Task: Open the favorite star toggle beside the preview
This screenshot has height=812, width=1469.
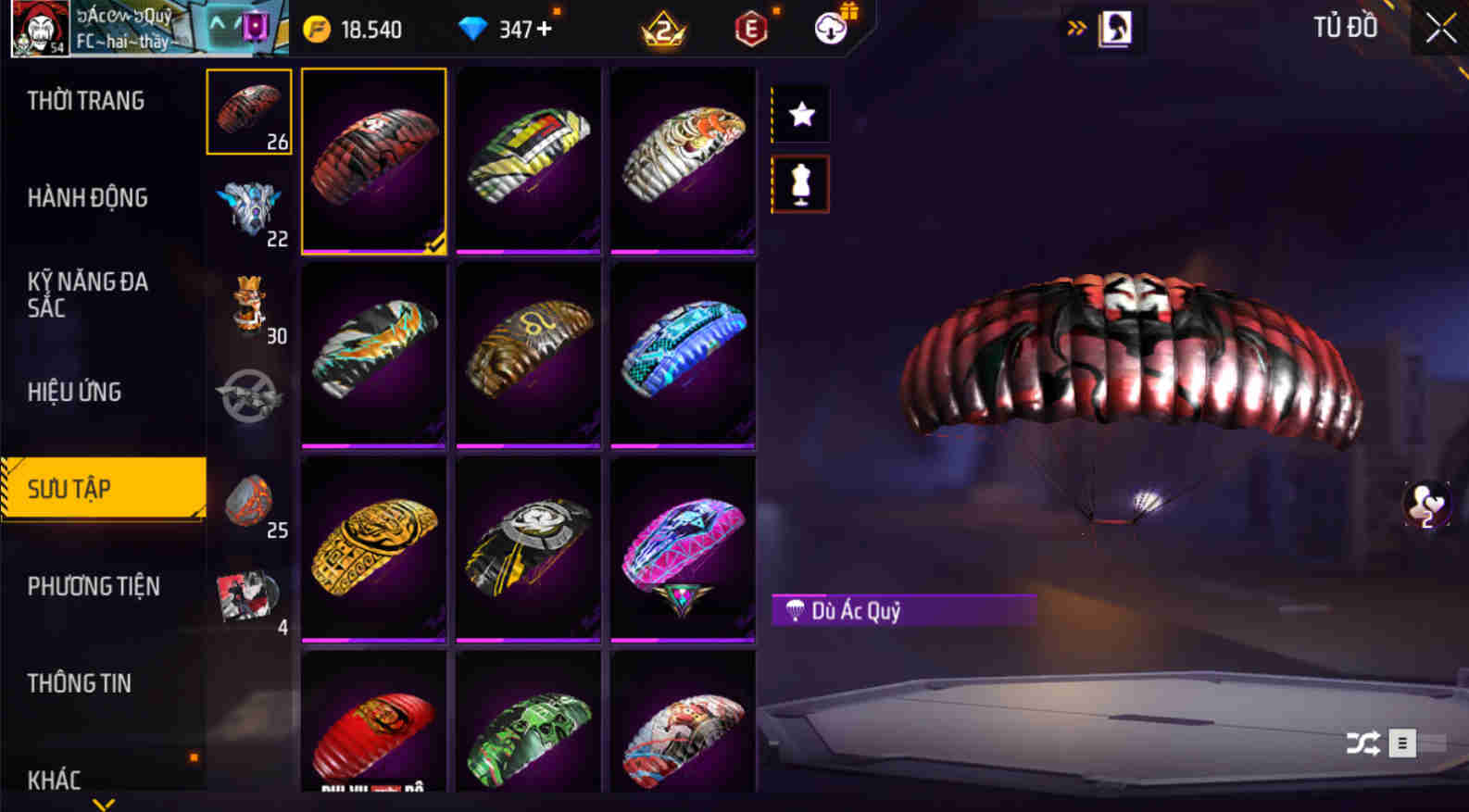Action: [x=799, y=114]
